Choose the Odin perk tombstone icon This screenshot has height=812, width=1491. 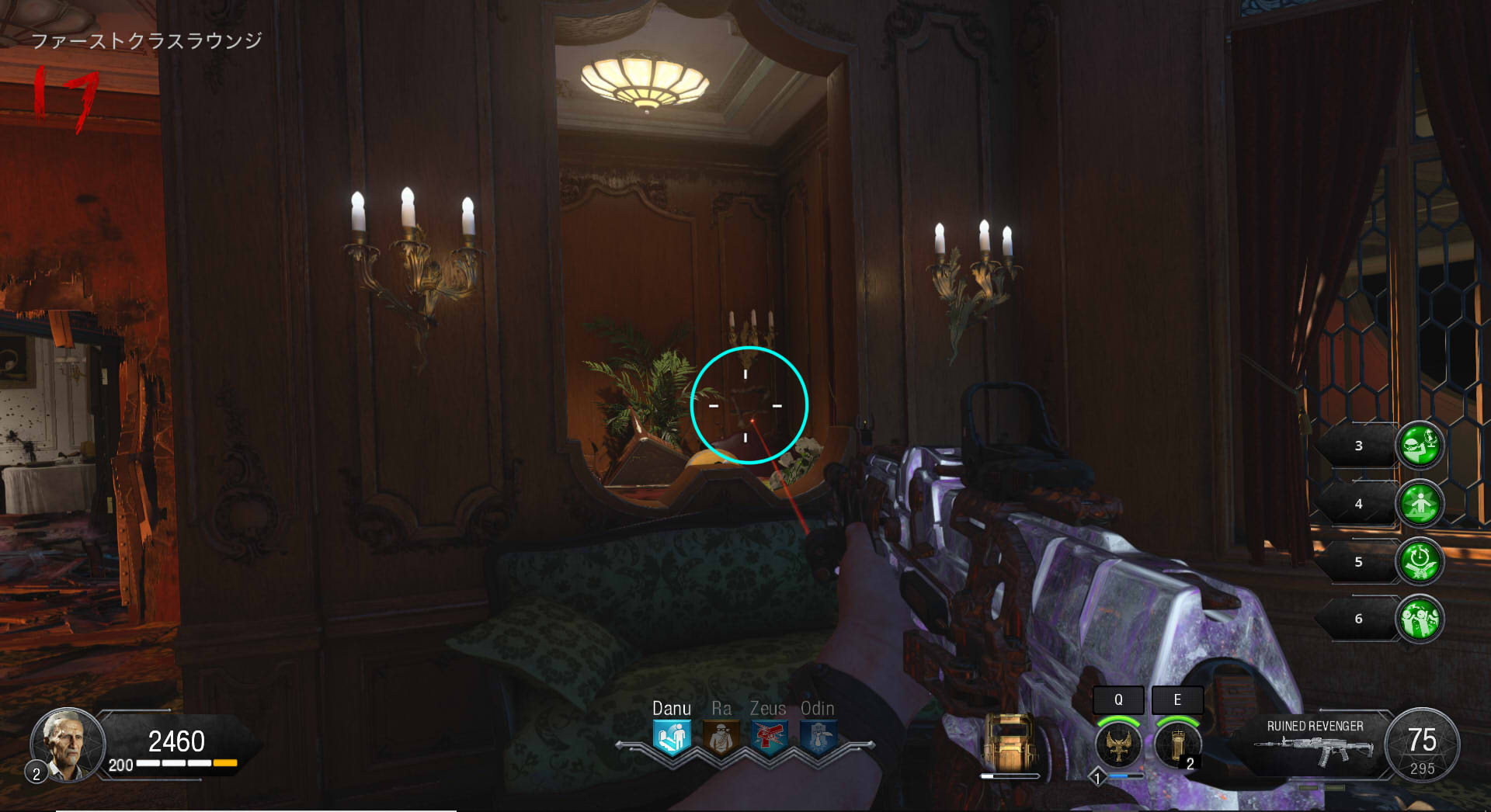point(817,737)
